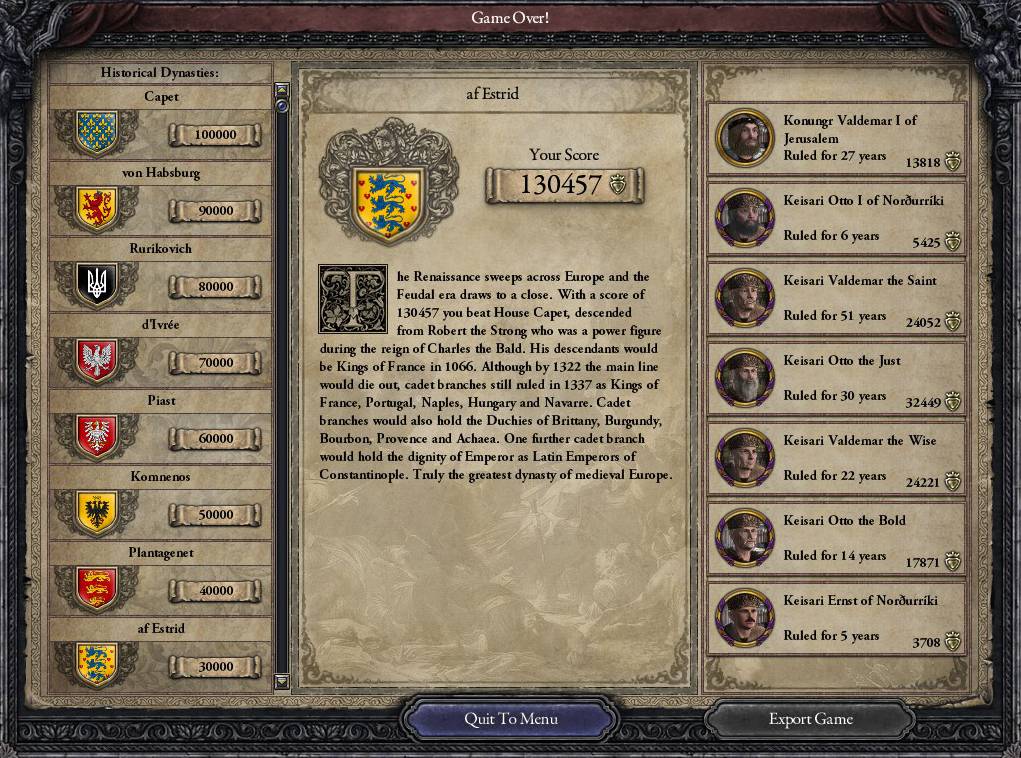Open Konungr Valdemar I of Jerusalem's portrait
The width and height of the screenshot is (1021, 758).
pyautogui.click(x=745, y=138)
